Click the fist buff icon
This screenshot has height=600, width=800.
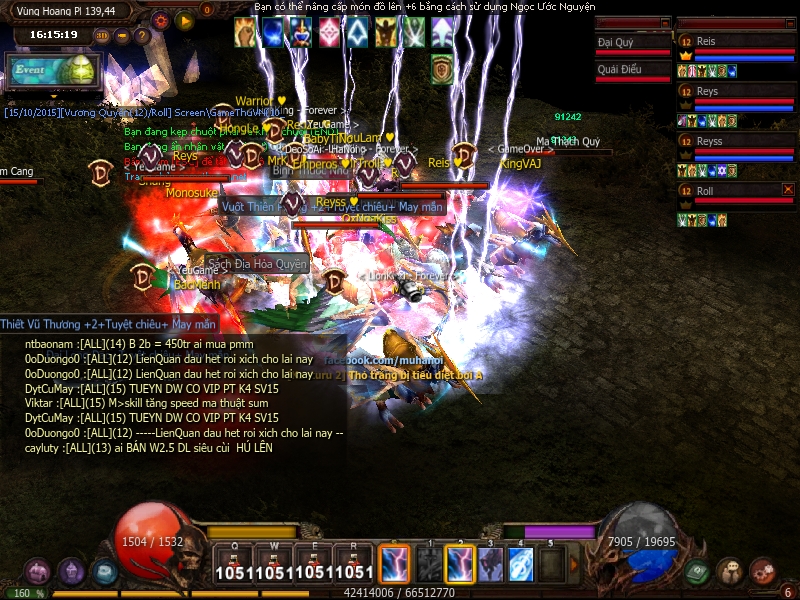(x=245, y=33)
